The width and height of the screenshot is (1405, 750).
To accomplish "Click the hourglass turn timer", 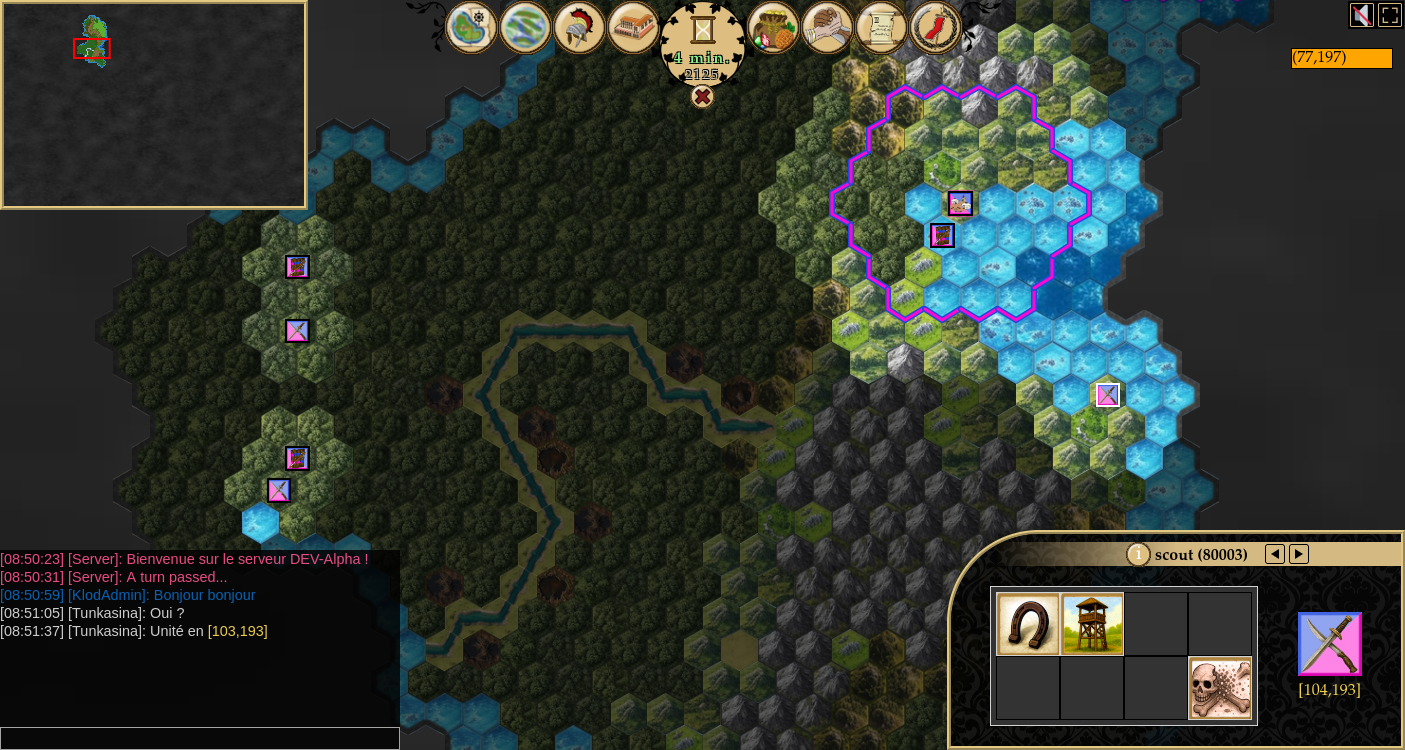I will [703, 30].
